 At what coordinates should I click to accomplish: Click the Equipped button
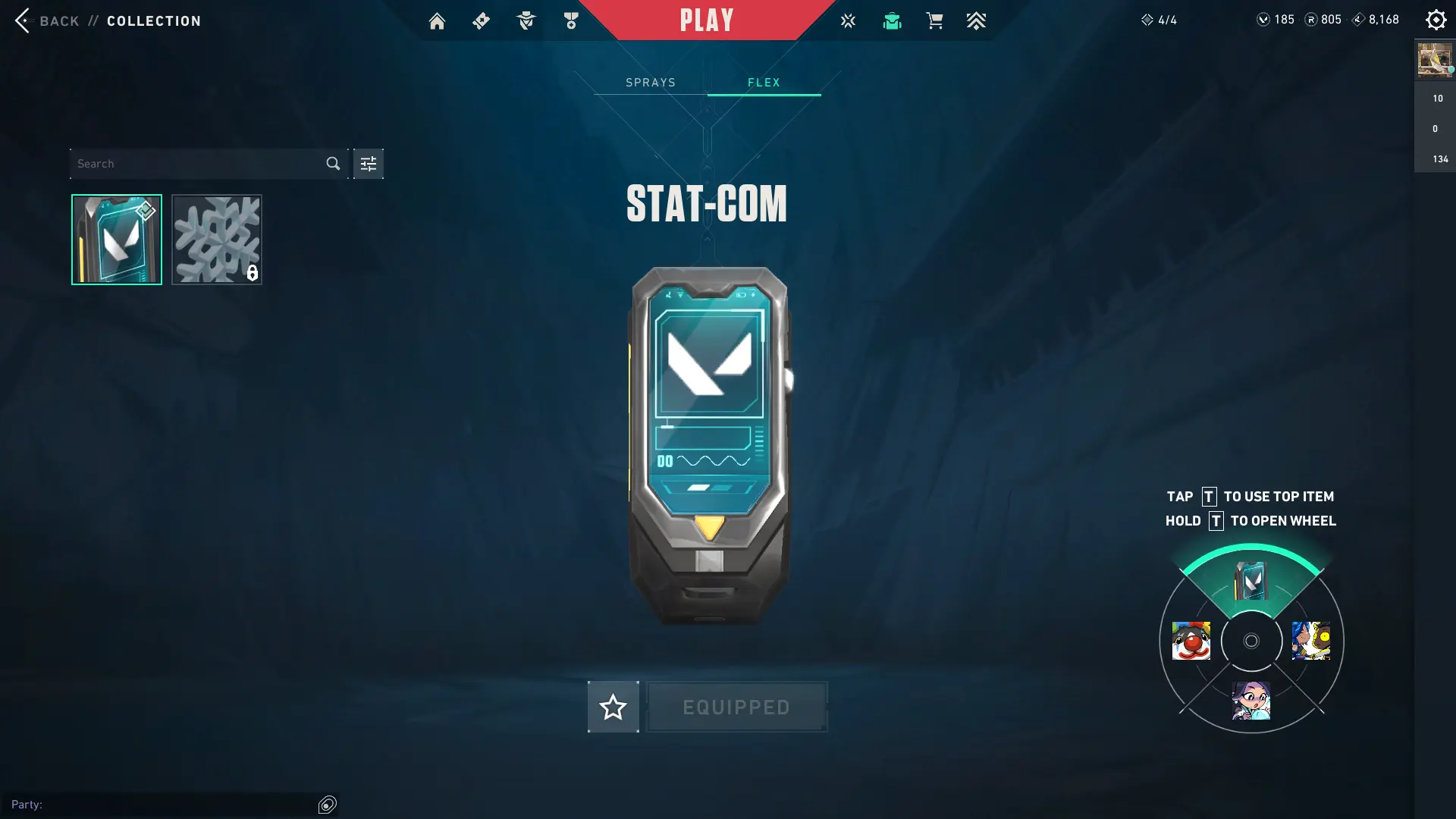coord(736,707)
